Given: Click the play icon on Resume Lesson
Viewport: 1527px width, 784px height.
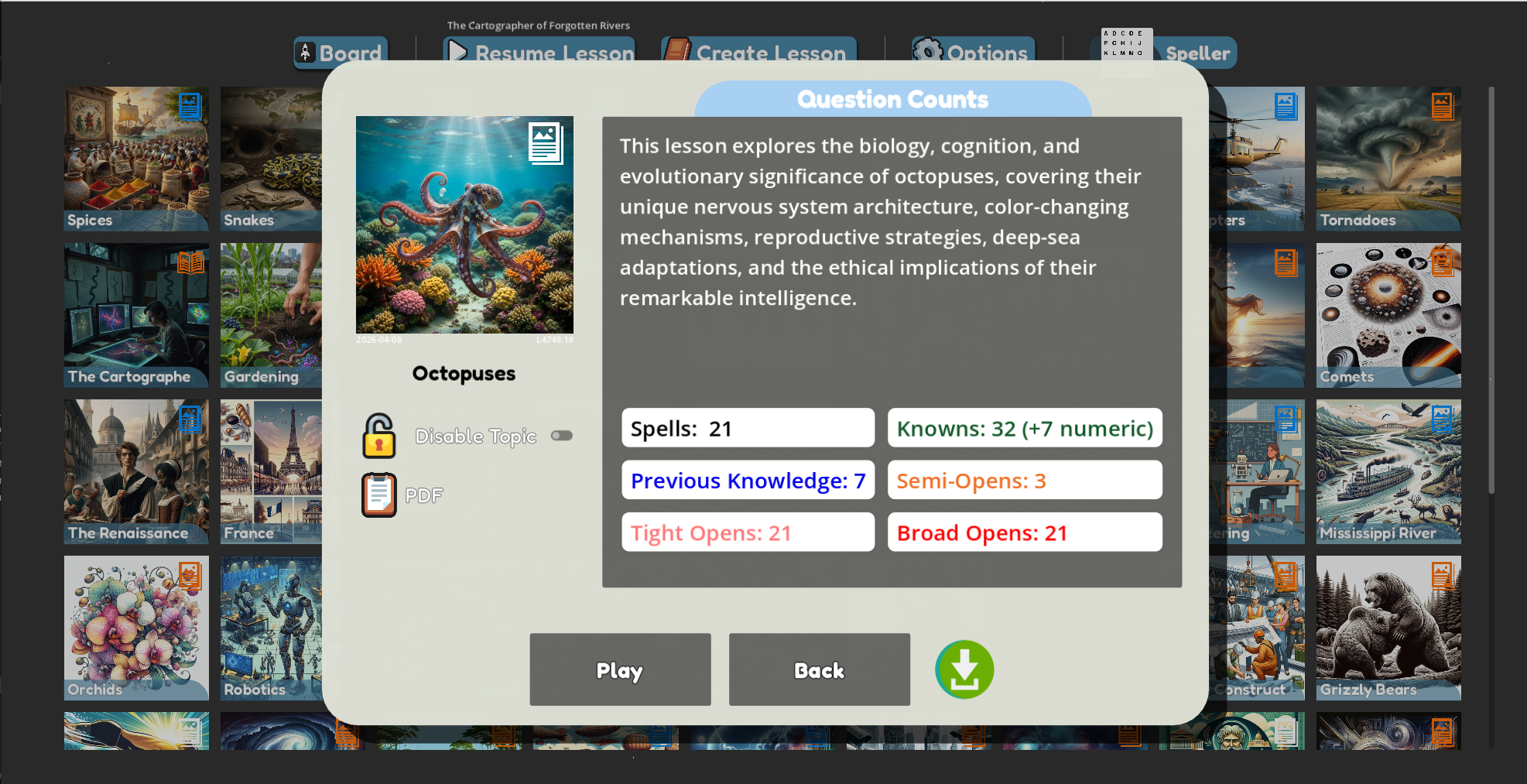Looking at the screenshot, I should [457, 52].
